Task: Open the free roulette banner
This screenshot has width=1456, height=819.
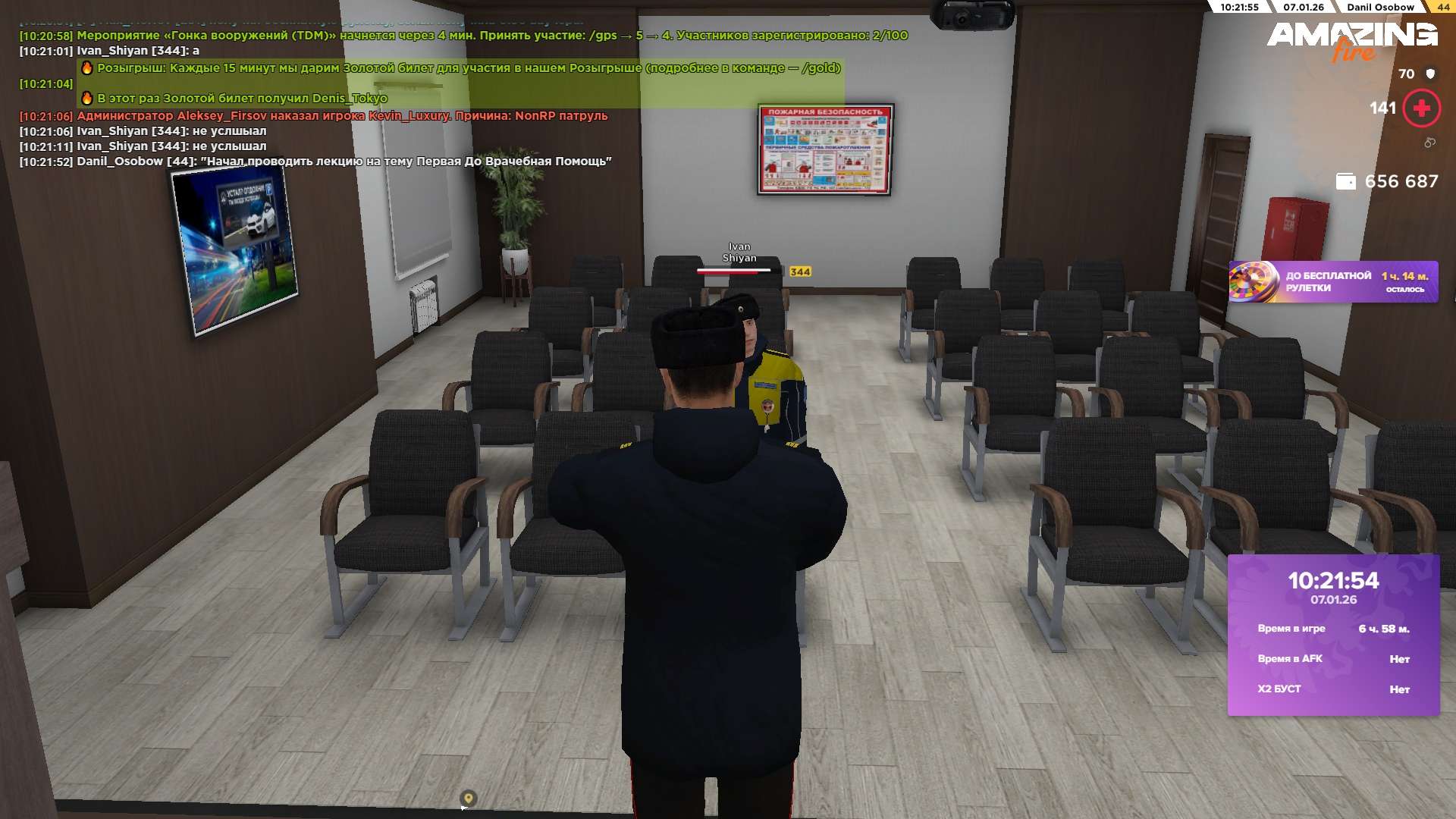Action: coord(1332,282)
